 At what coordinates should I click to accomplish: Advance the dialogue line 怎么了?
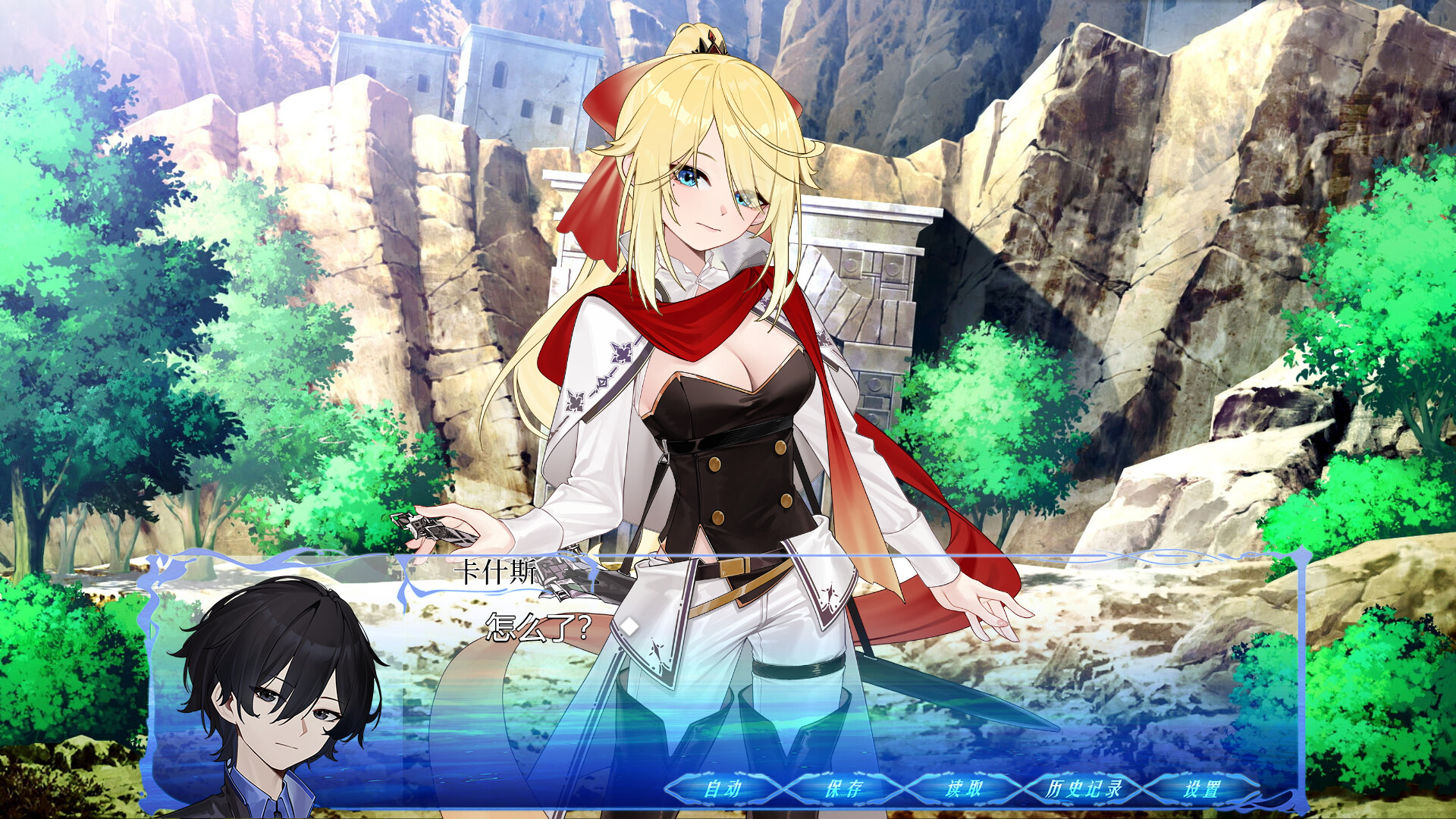pos(538,628)
